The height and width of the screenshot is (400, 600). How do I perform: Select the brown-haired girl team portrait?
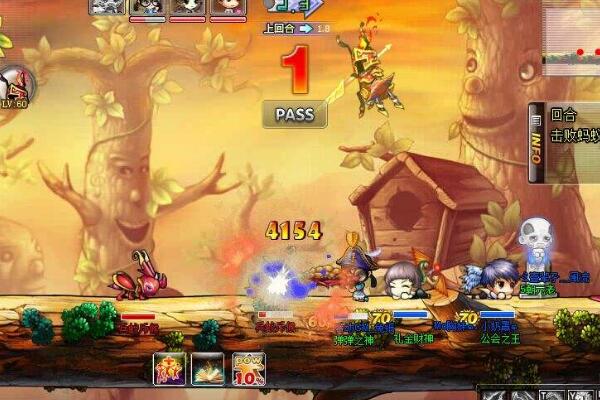[x=228, y=7]
